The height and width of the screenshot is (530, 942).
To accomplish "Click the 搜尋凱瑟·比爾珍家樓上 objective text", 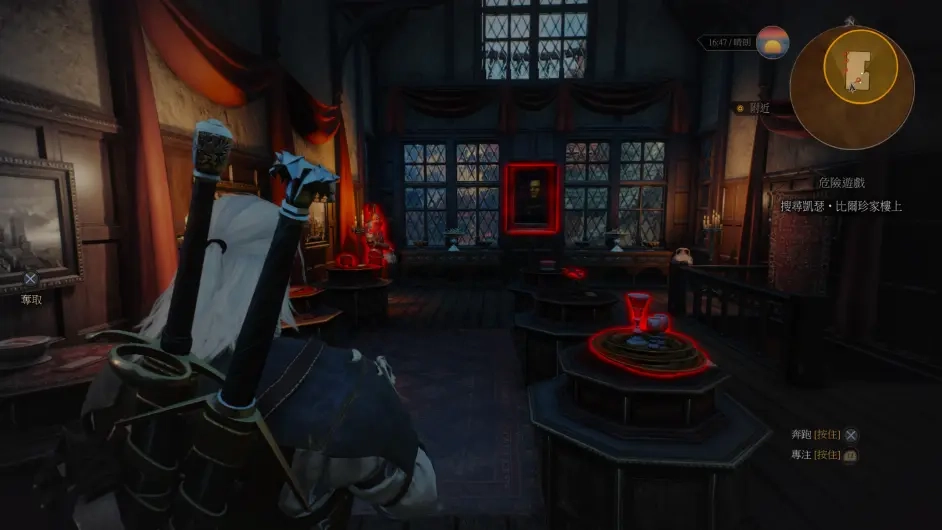I will click(841, 206).
